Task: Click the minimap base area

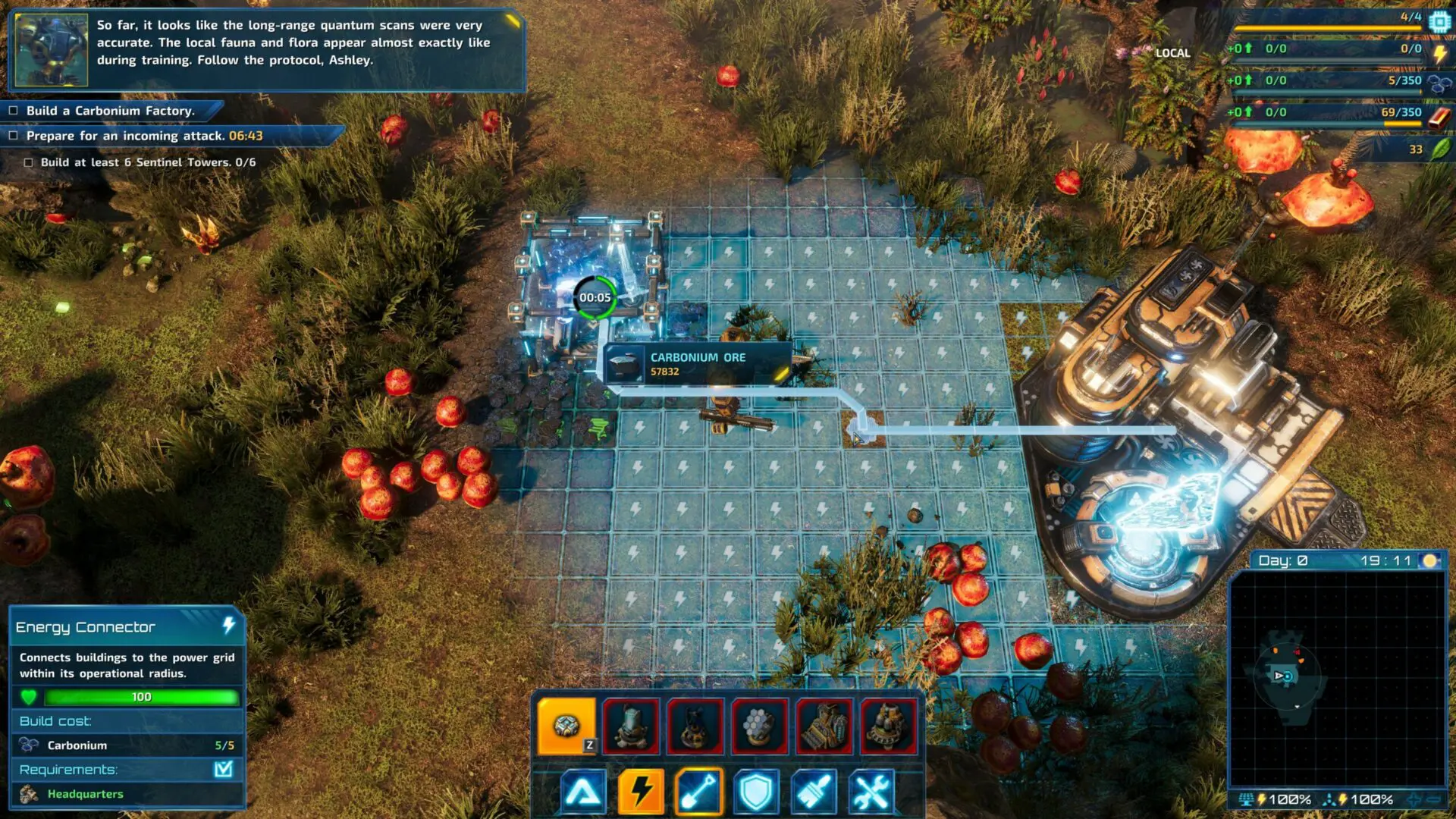Action: (1286, 675)
